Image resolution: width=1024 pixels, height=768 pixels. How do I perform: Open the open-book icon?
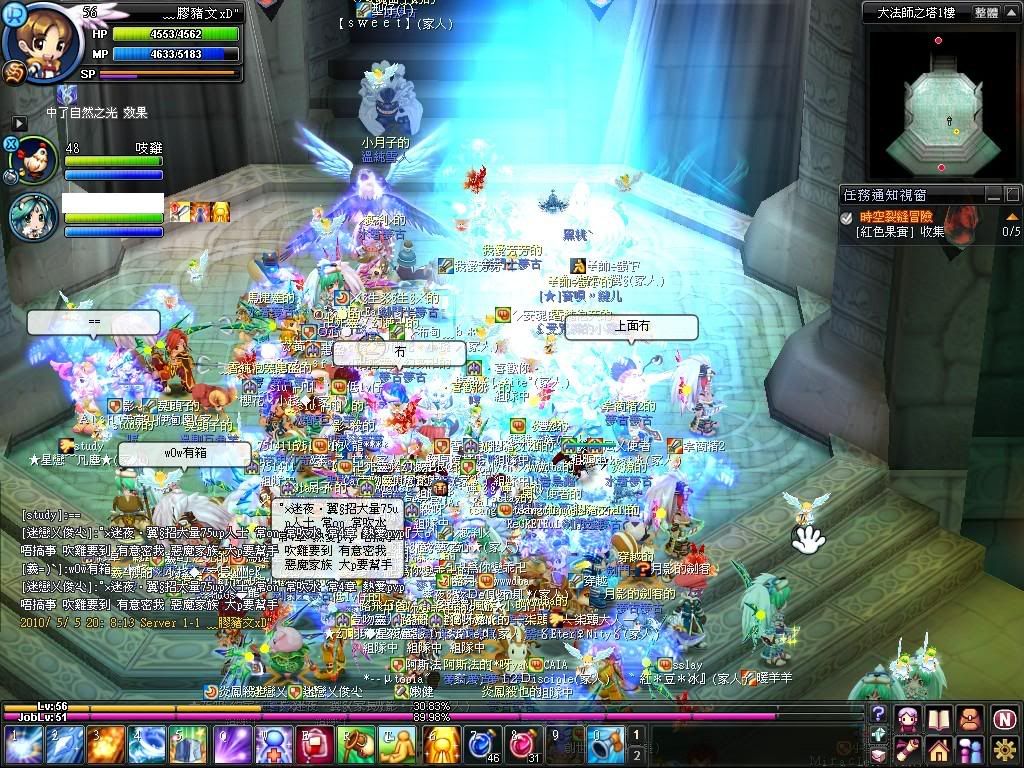[939, 718]
